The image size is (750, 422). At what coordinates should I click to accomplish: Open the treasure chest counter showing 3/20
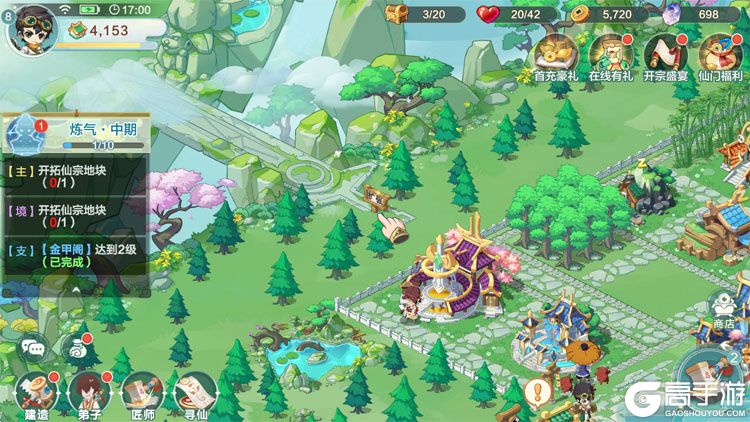click(425, 14)
